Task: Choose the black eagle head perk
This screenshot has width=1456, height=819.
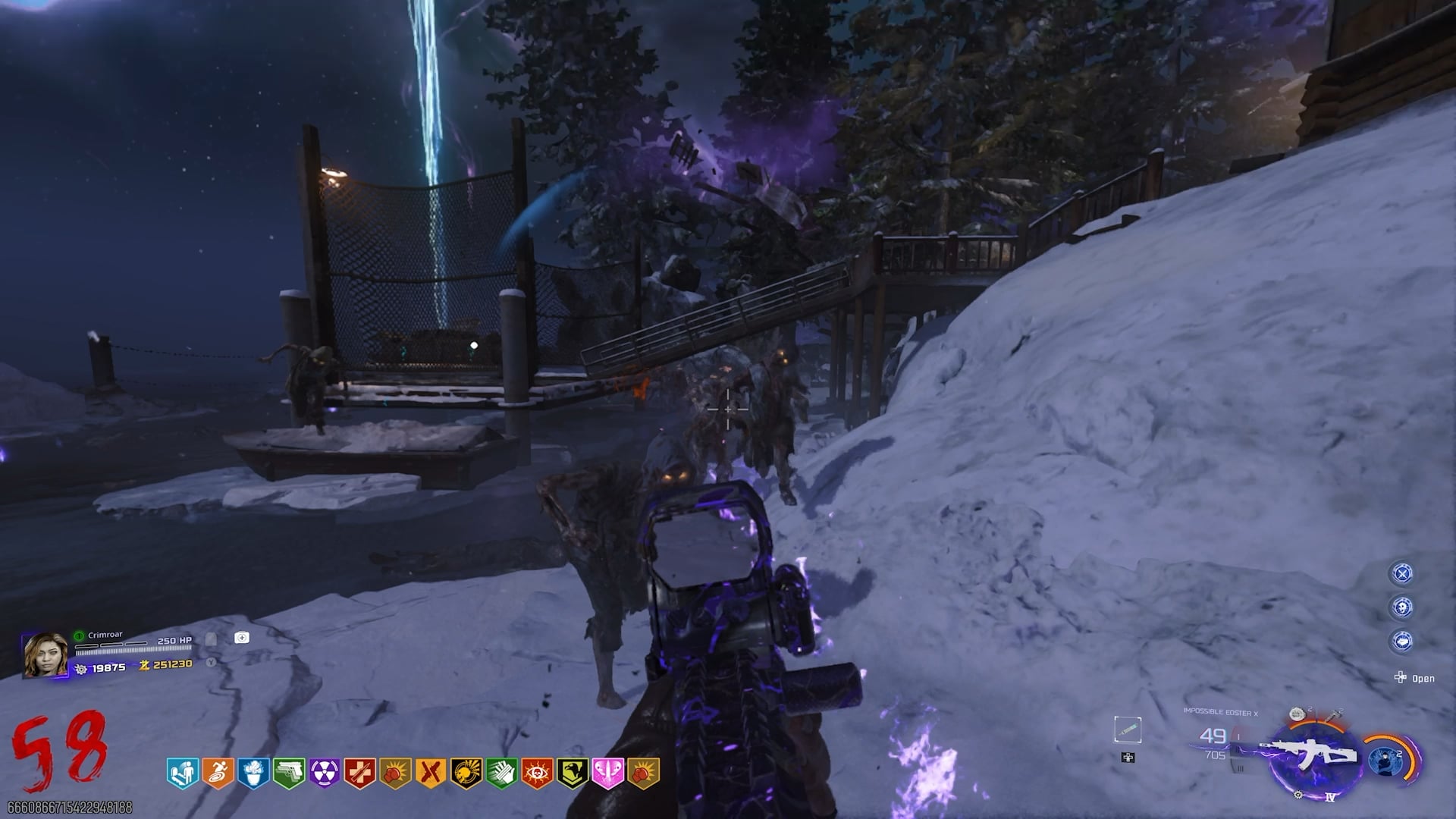Action: [572, 773]
